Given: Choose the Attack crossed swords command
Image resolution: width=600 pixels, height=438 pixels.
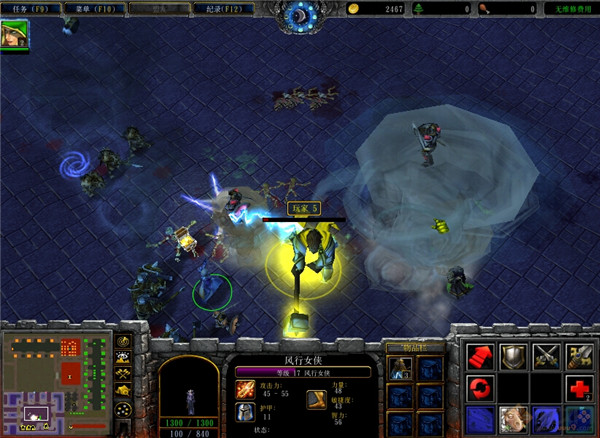Looking at the screenshot, I should [x=546, y=355].
